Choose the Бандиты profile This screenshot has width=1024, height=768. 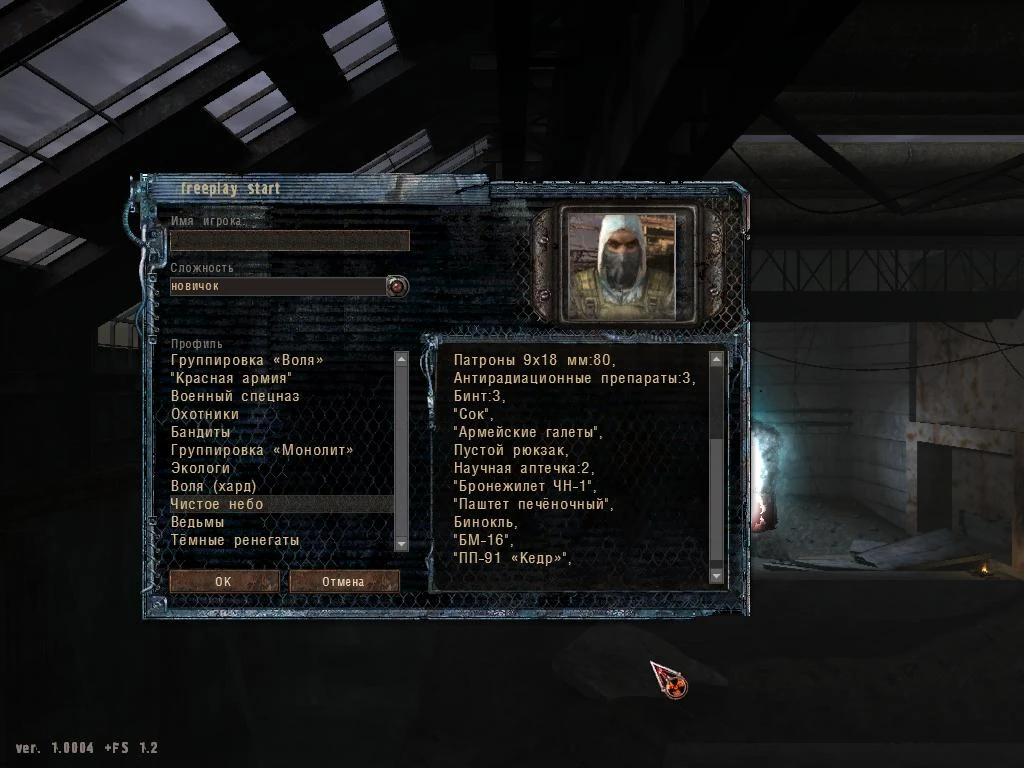pos(201,432)
